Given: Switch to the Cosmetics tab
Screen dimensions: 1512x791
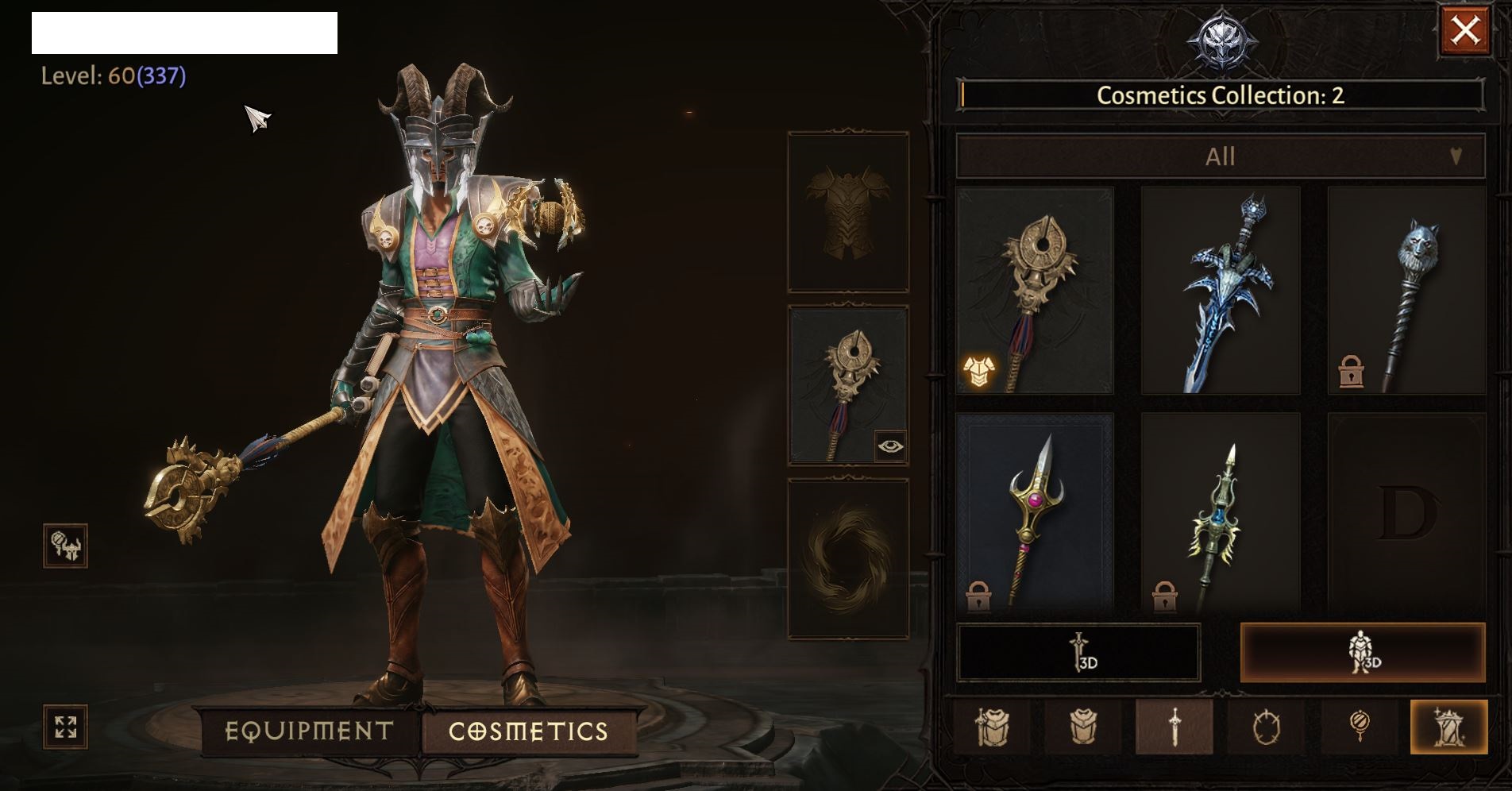Looking at the screenshot, I should [x=528, y=731].
